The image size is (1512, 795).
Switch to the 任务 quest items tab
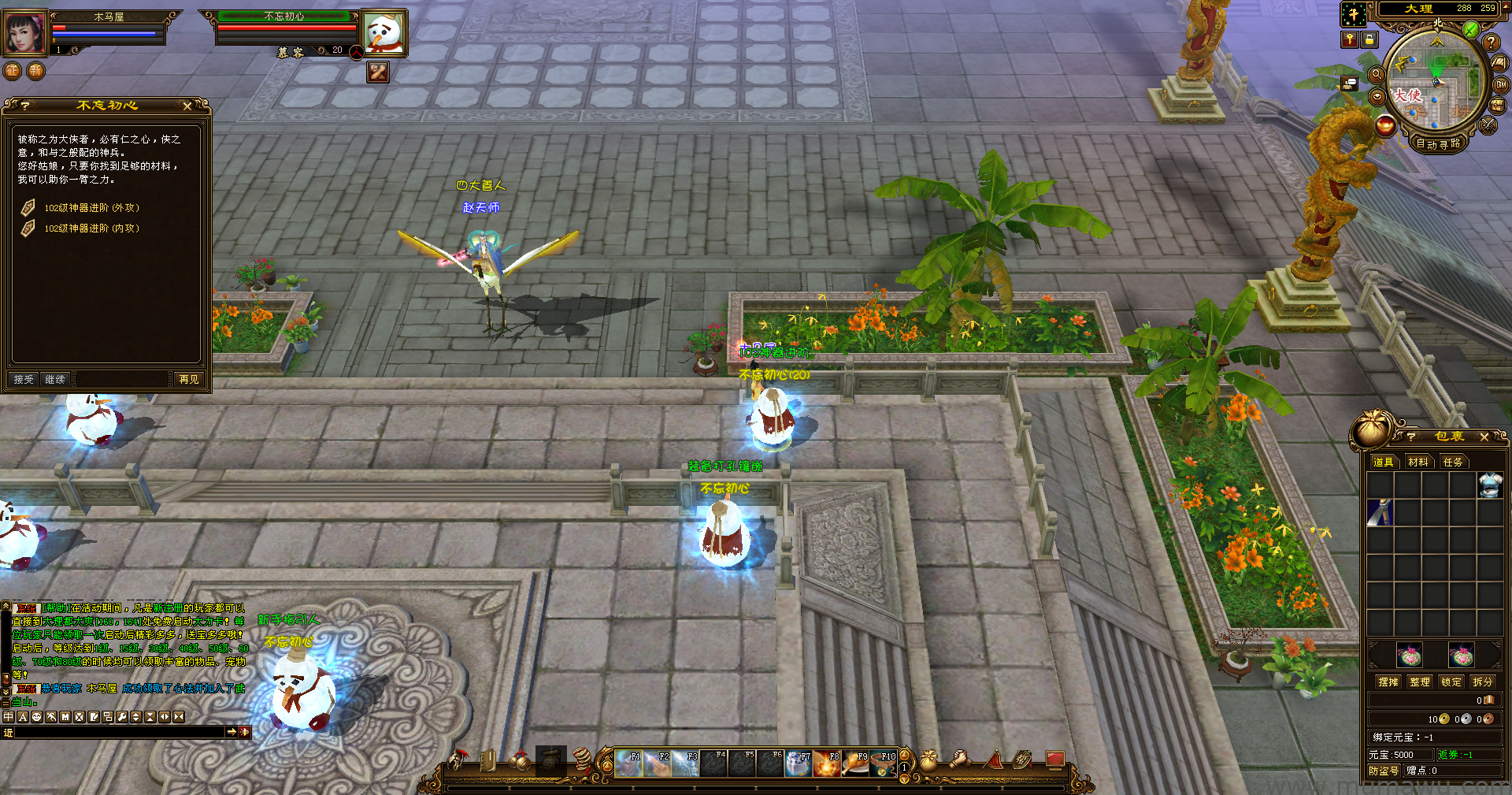point(1452,463)
